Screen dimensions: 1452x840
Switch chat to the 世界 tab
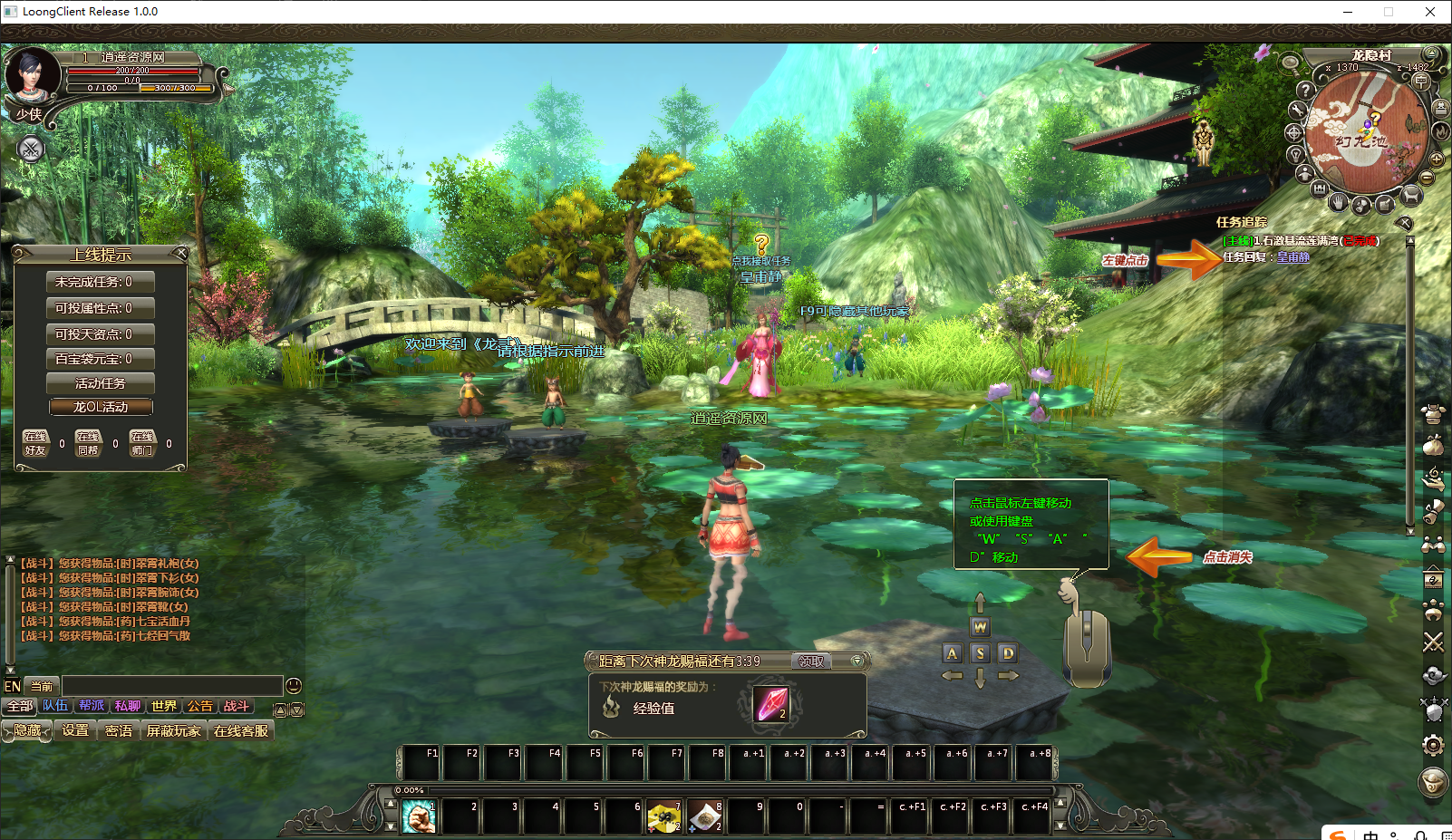pos(164,706)
